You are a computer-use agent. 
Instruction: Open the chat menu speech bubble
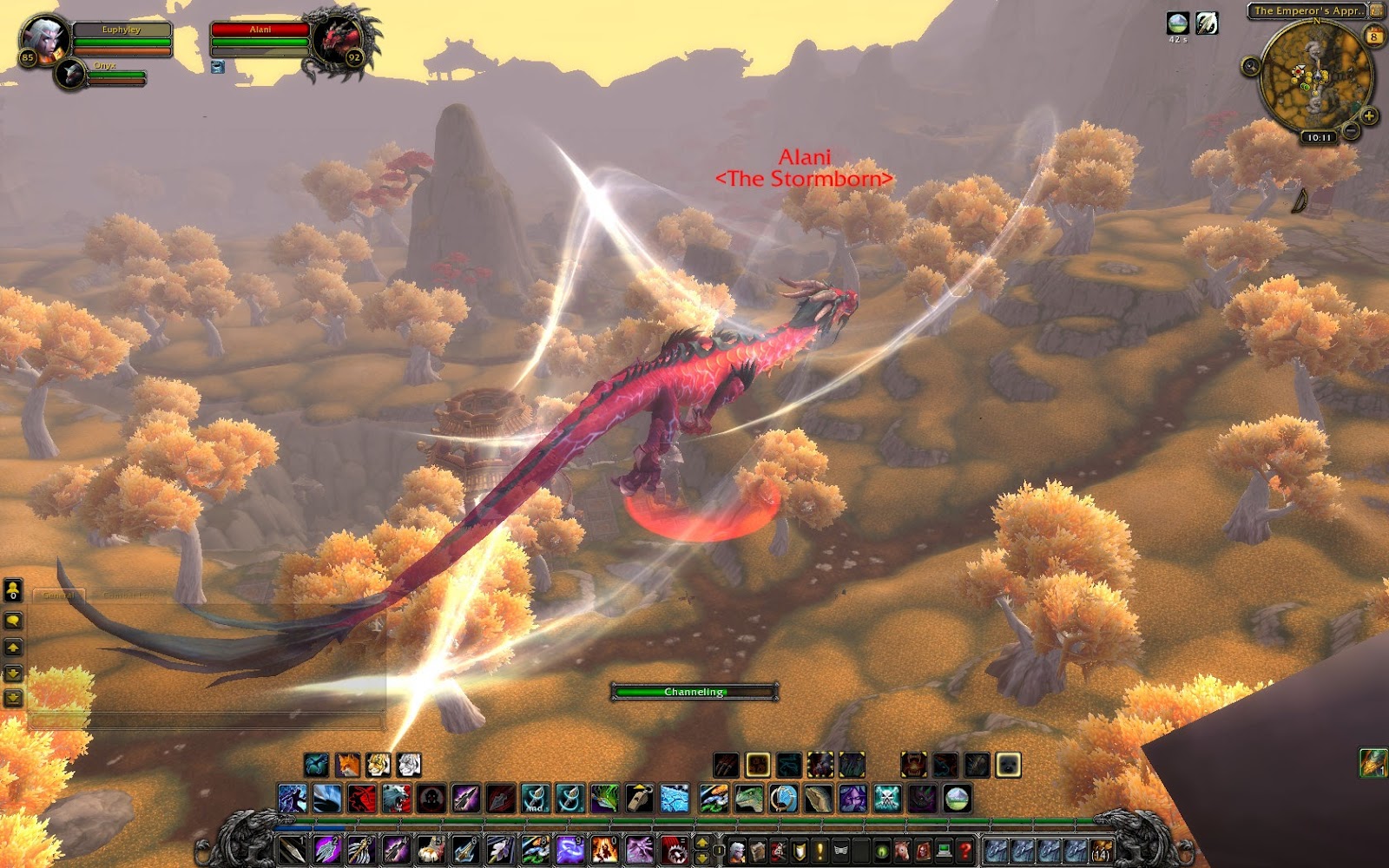tap(12, 621)
